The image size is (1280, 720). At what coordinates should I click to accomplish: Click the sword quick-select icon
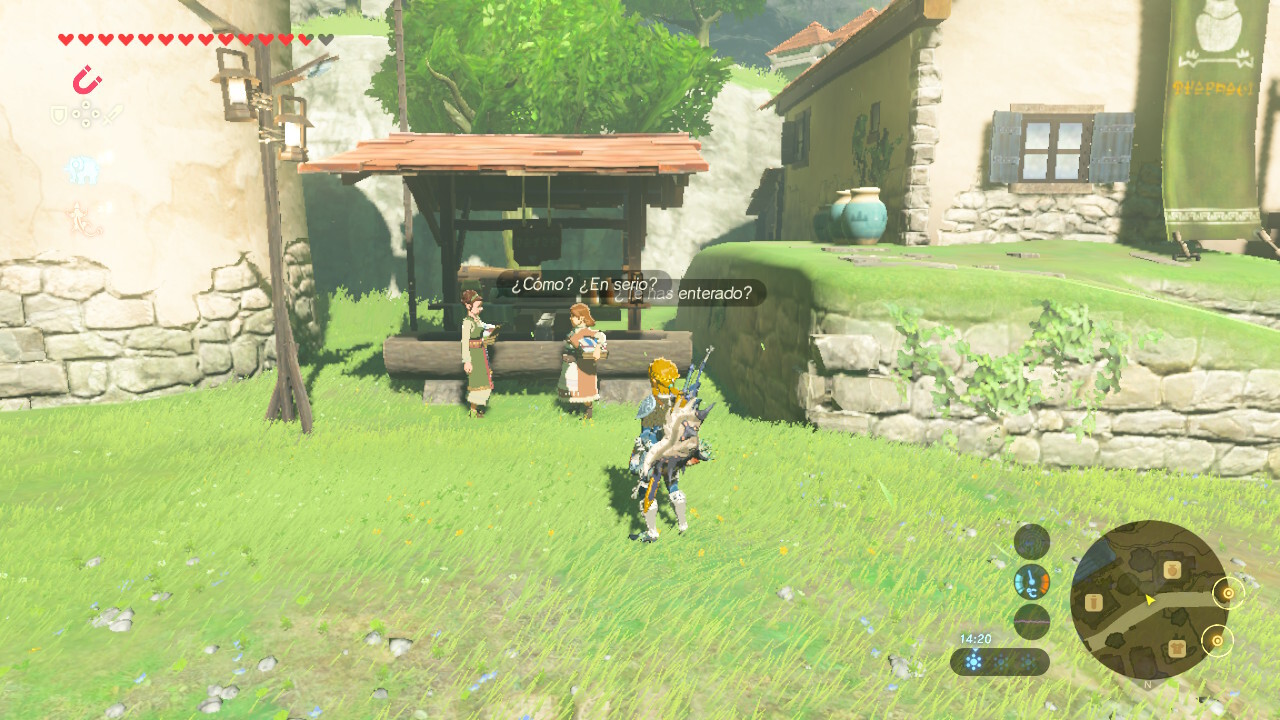click(113, 114)
